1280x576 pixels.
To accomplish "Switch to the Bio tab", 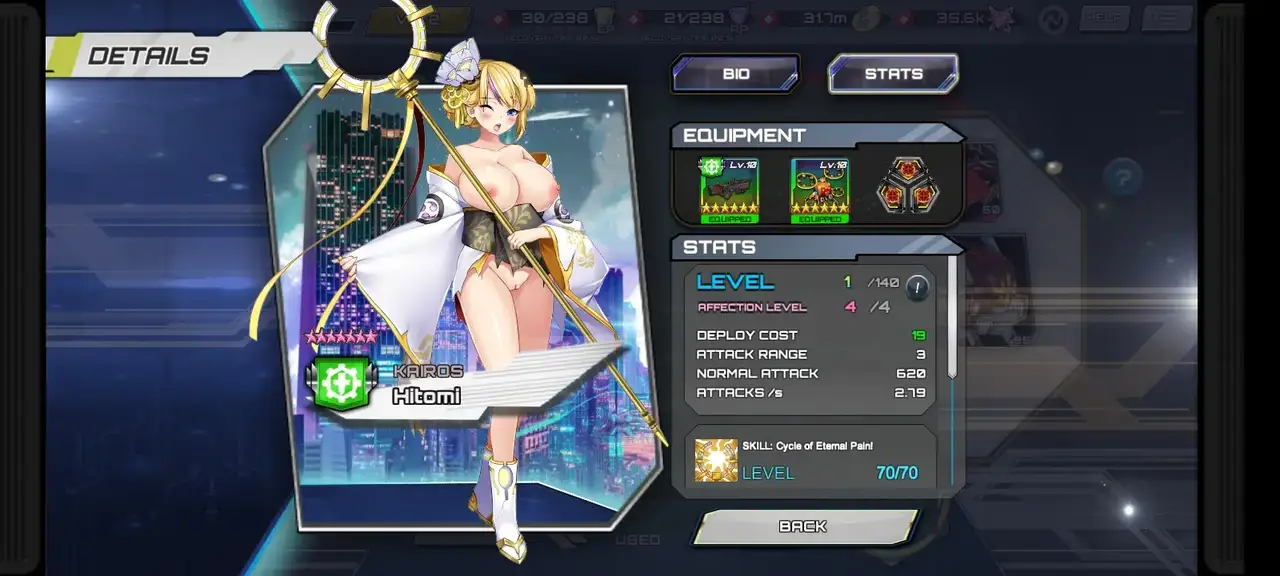I will [x=735, y=74].
